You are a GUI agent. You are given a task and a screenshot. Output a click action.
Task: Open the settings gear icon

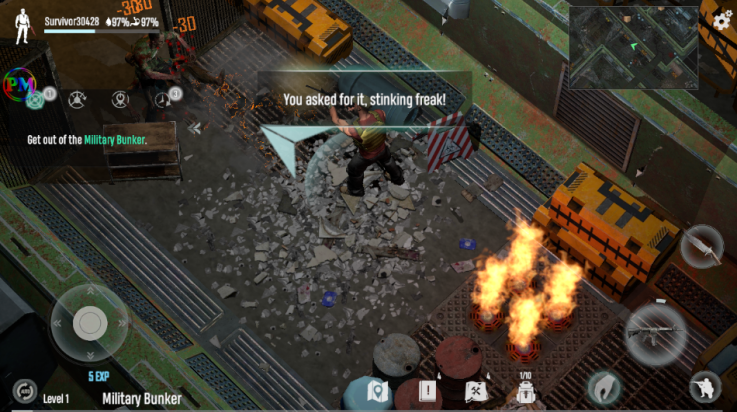pos(722,20)
